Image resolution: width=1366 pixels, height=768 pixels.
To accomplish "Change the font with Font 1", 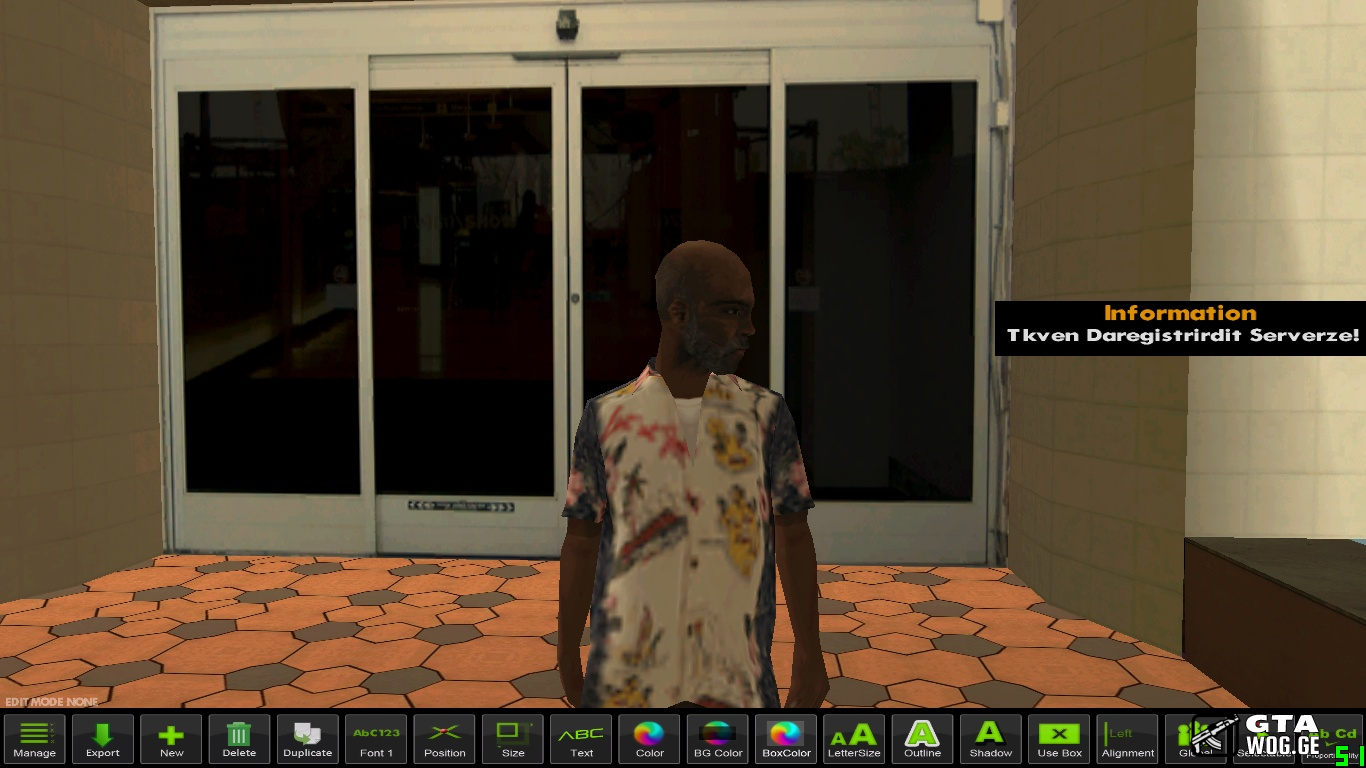I will (376, 739).
